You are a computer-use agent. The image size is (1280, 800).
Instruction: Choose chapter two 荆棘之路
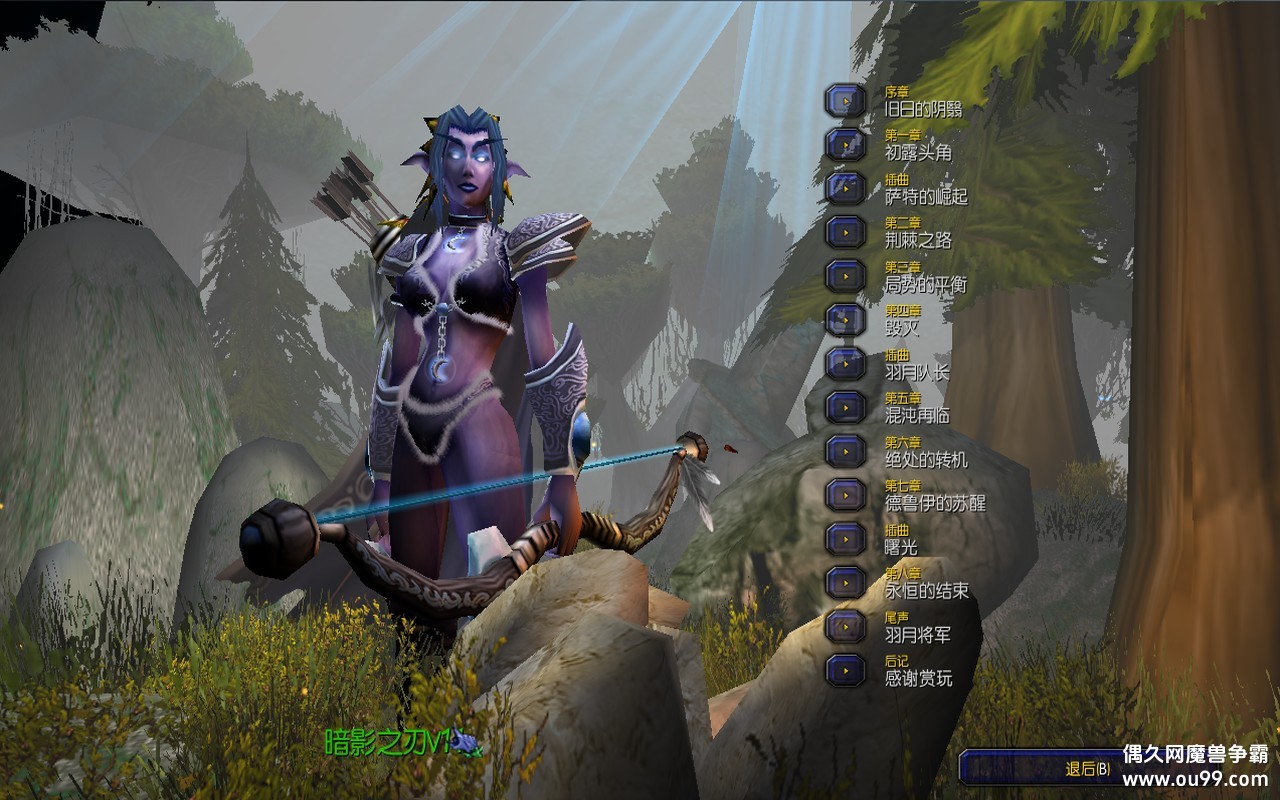(x=845, y=232)
